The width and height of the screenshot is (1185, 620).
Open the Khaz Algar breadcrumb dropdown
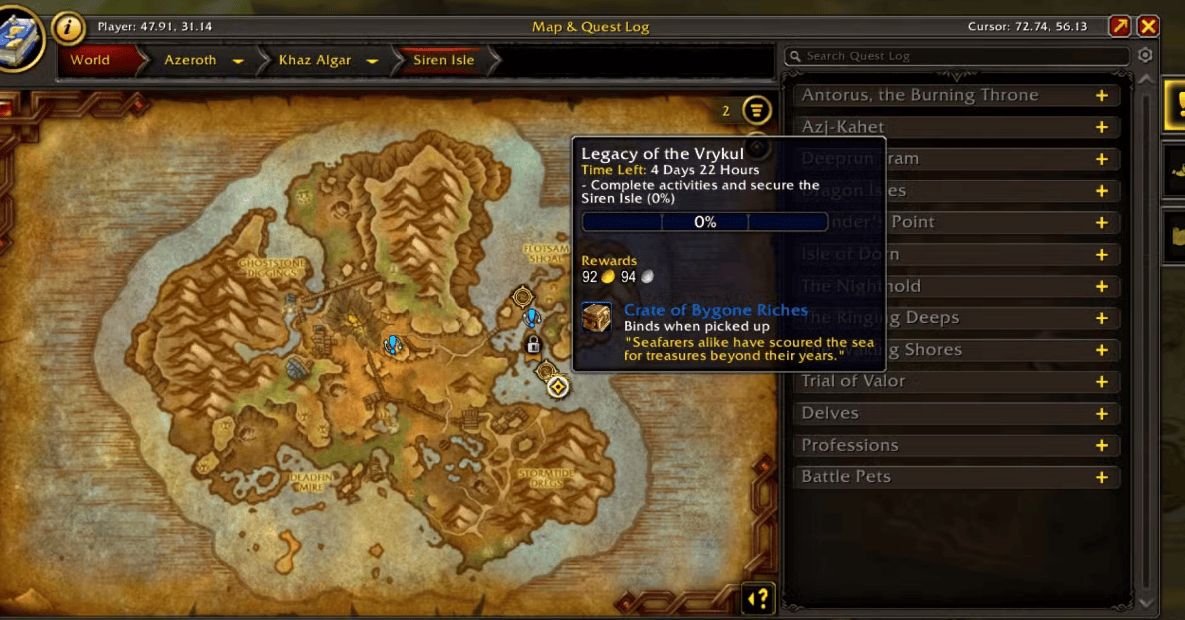372,61
